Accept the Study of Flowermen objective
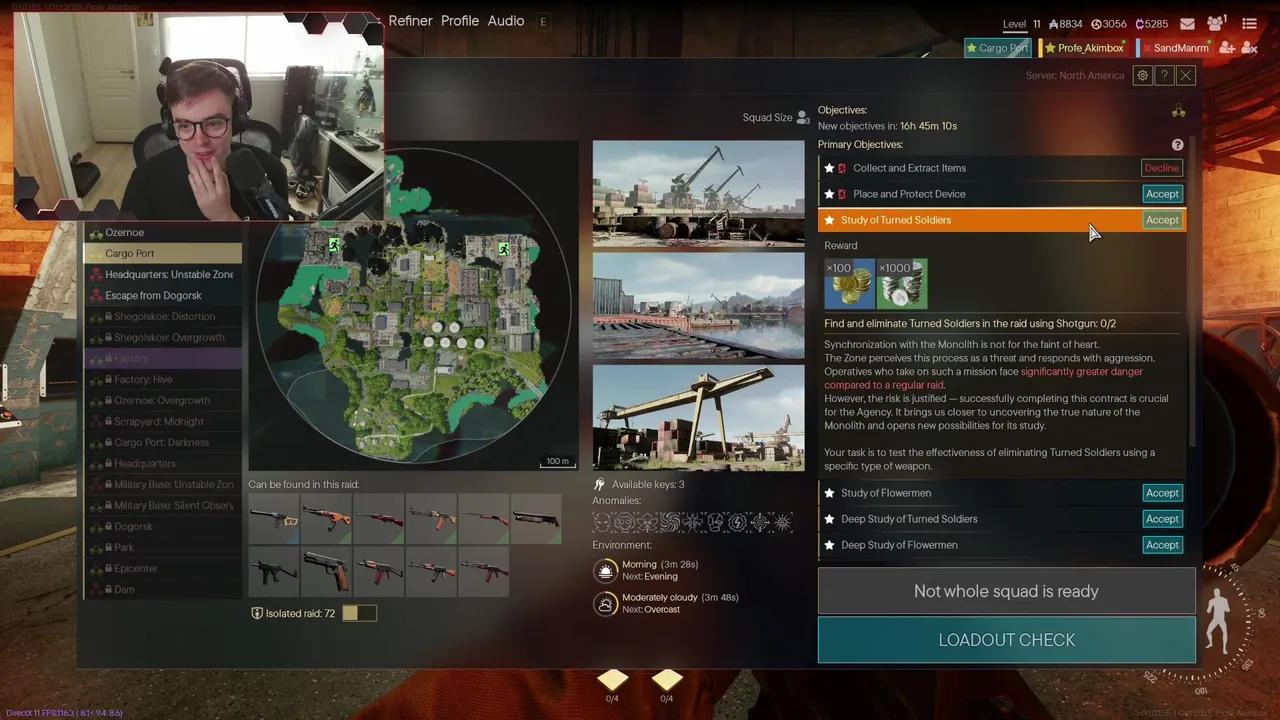 click(x=1161, y=493)
